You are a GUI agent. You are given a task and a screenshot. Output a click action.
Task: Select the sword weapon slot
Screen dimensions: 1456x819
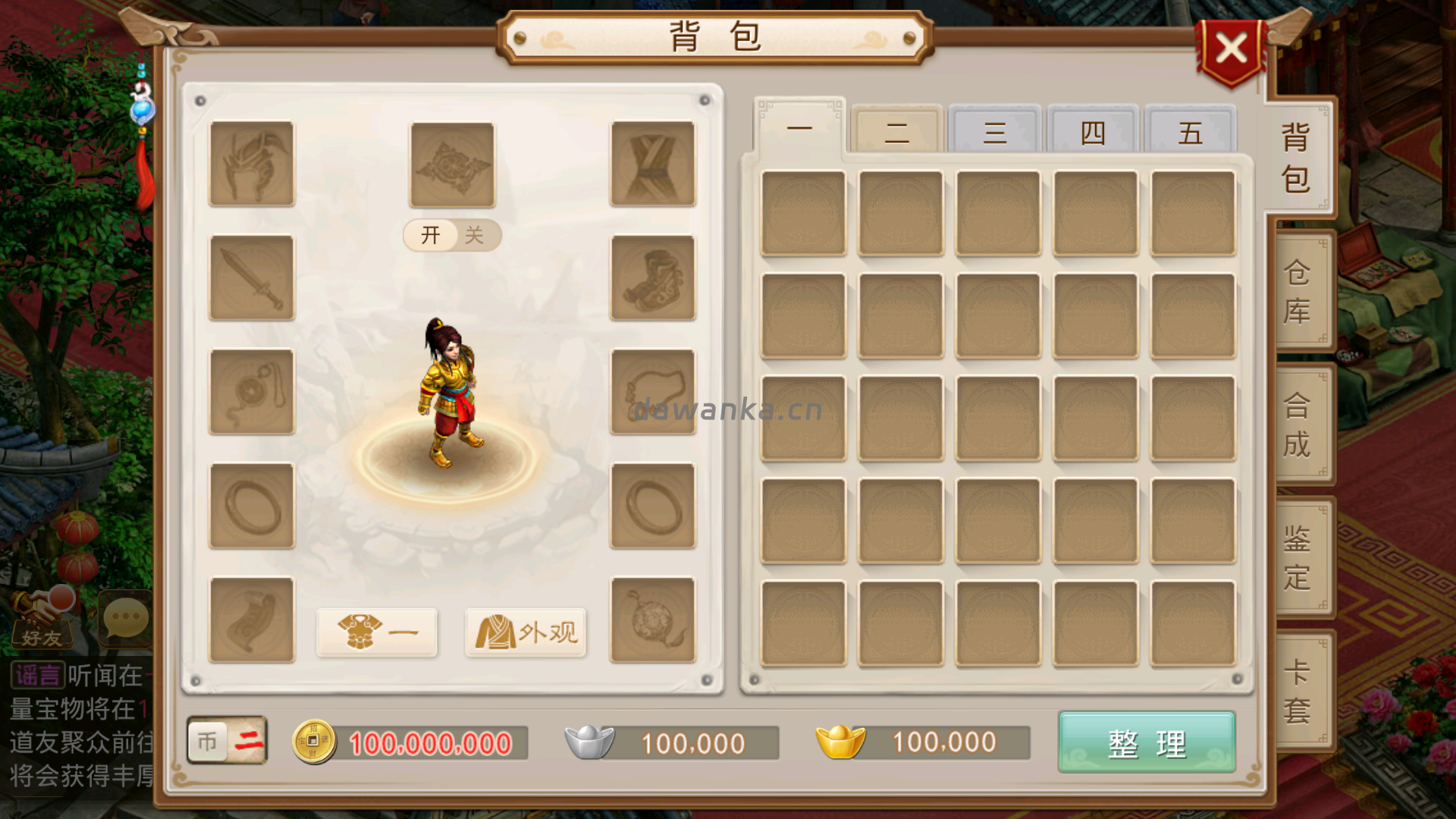tap(252, 278)
